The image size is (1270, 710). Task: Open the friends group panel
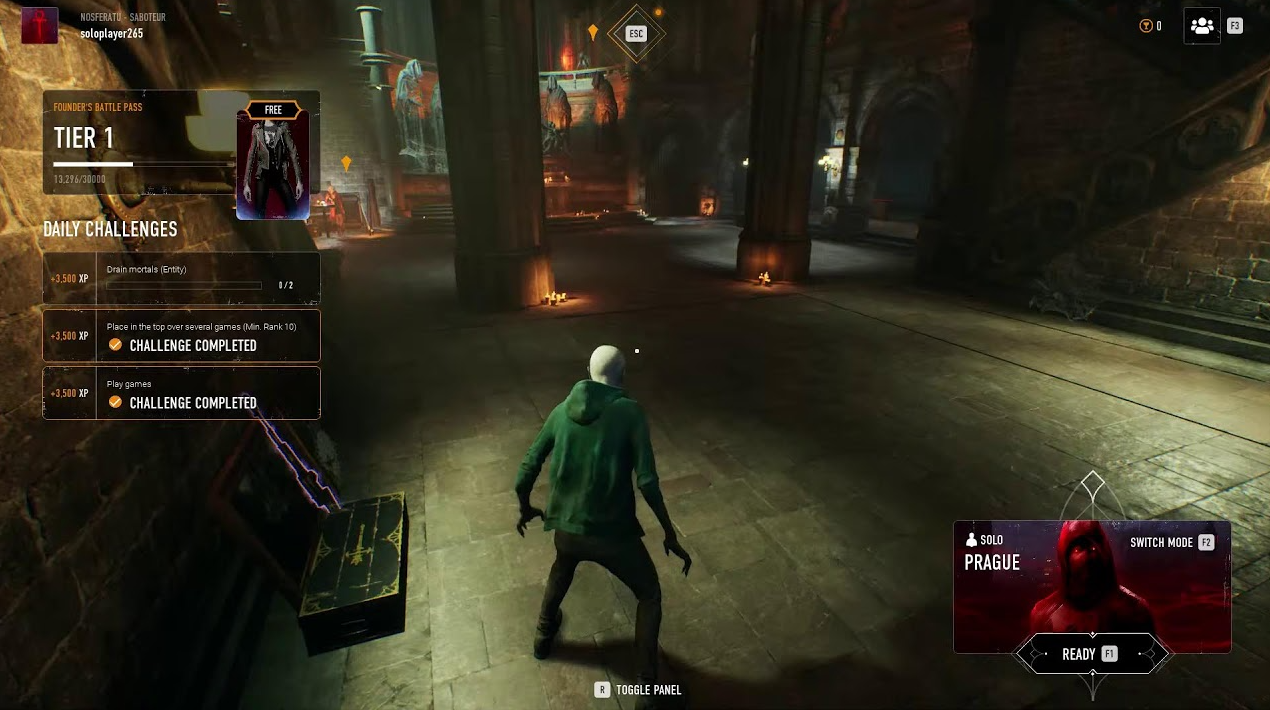click(1202, 26)
